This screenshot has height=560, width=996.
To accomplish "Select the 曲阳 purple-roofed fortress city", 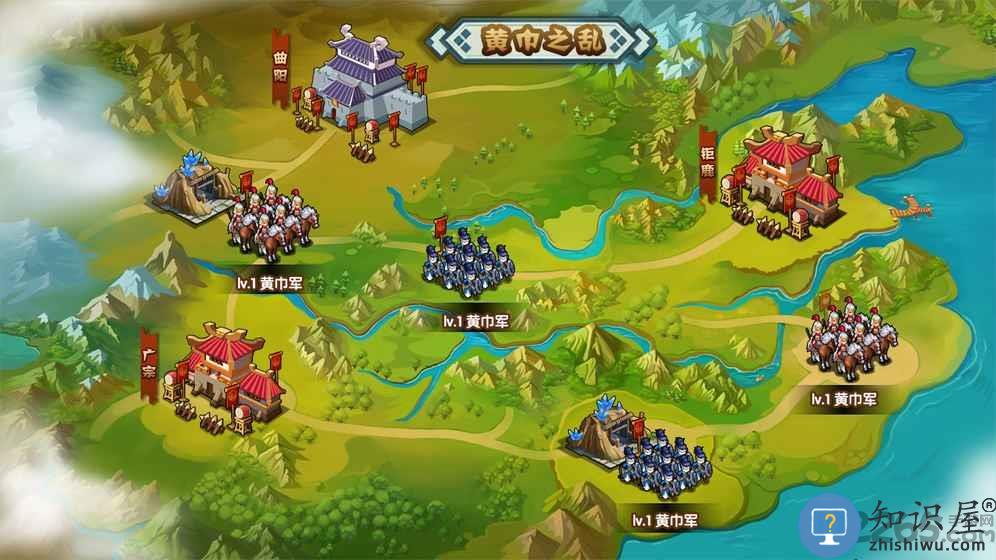I will [362, 85].
